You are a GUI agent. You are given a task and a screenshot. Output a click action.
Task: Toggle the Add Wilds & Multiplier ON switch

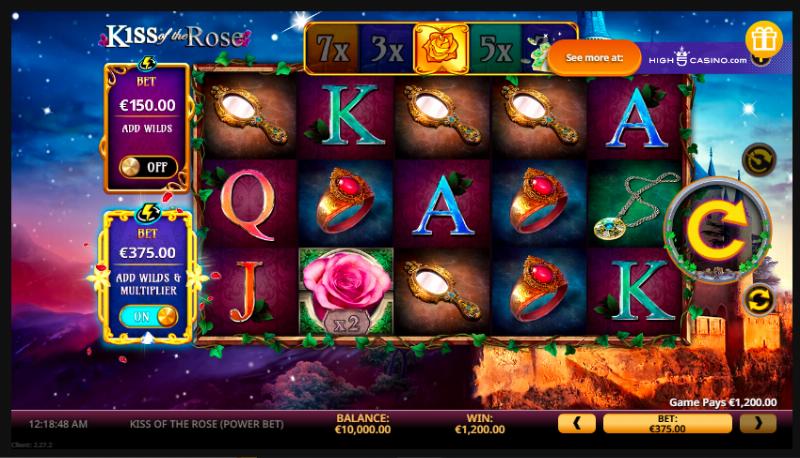coord(148,316)
